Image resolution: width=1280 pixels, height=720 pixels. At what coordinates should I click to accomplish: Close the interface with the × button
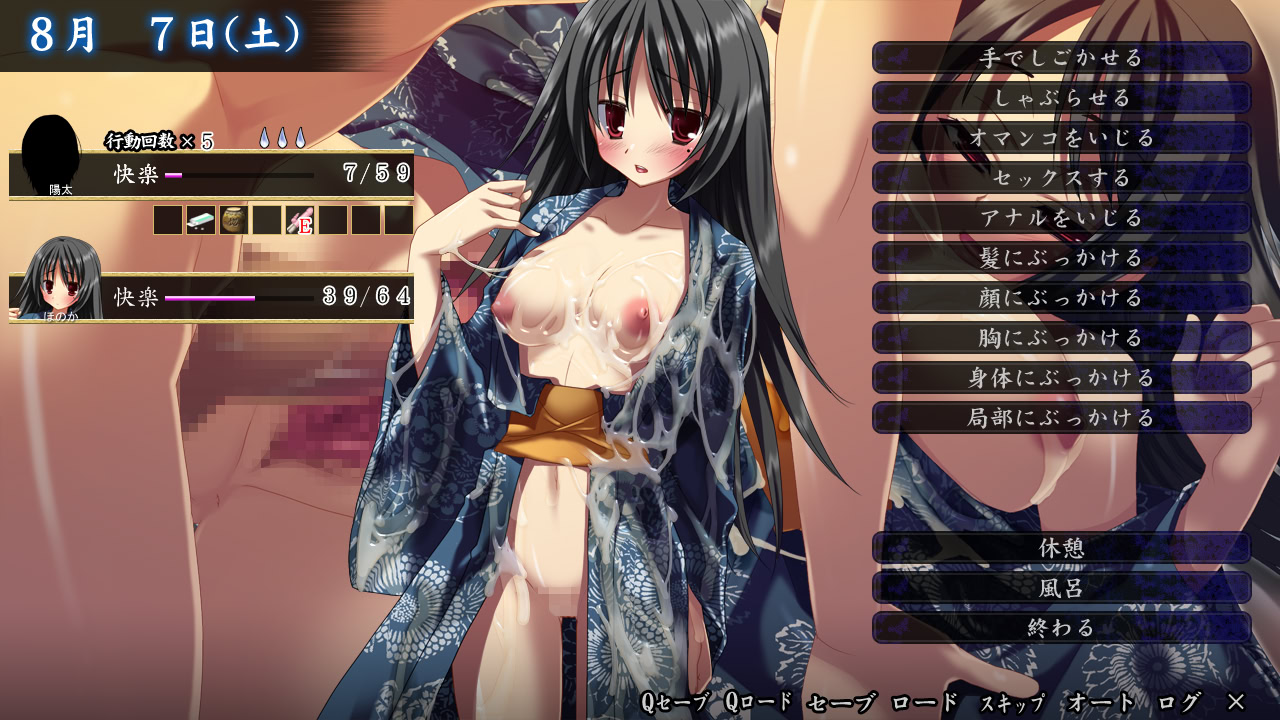pyautogui.click(x=1236, y=702)
